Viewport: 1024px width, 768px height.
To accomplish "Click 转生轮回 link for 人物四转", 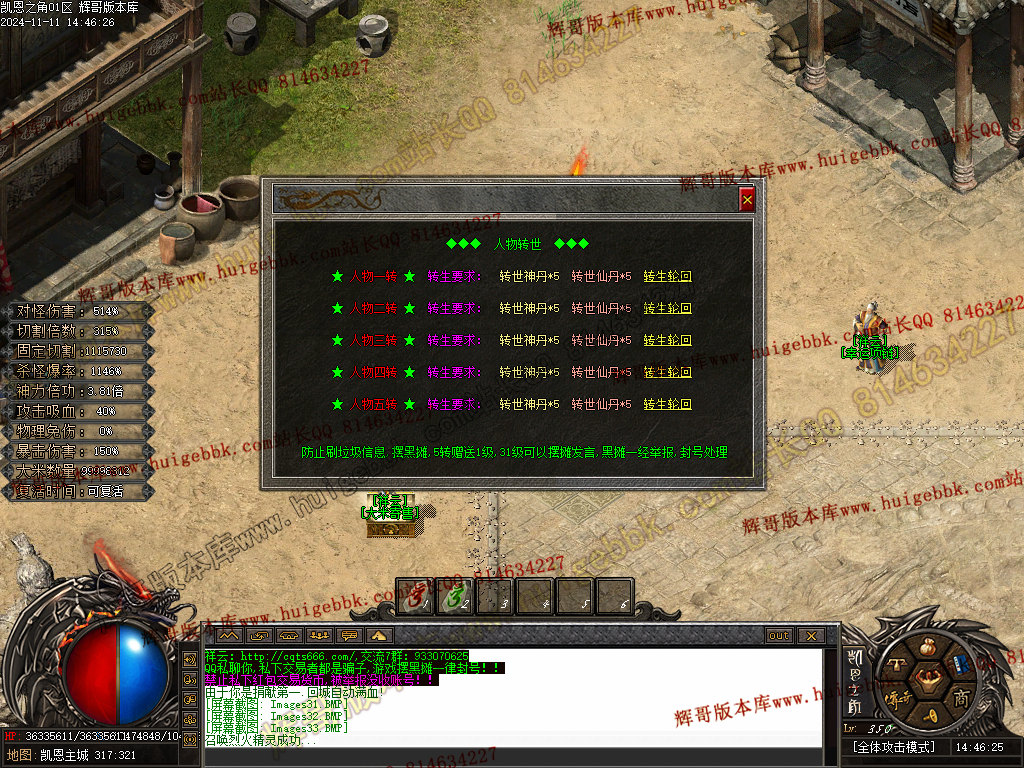I will coord(667,372).
